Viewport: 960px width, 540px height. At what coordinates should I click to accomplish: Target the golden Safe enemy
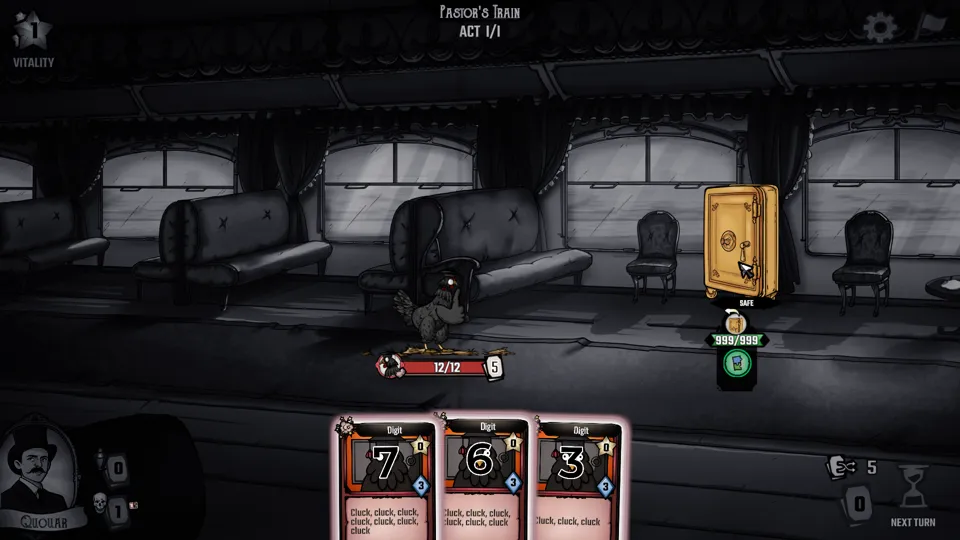(740, 241)
